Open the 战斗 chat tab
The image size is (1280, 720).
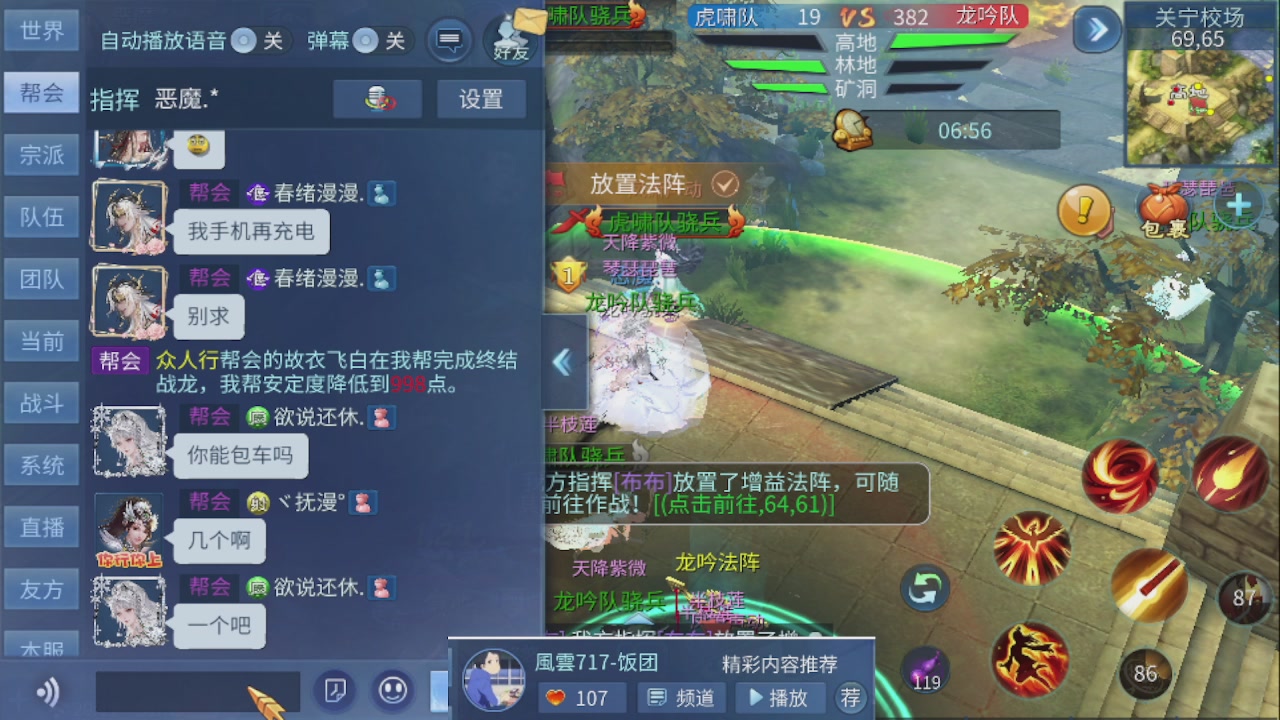pyautogui.click(x=41, y=403)
